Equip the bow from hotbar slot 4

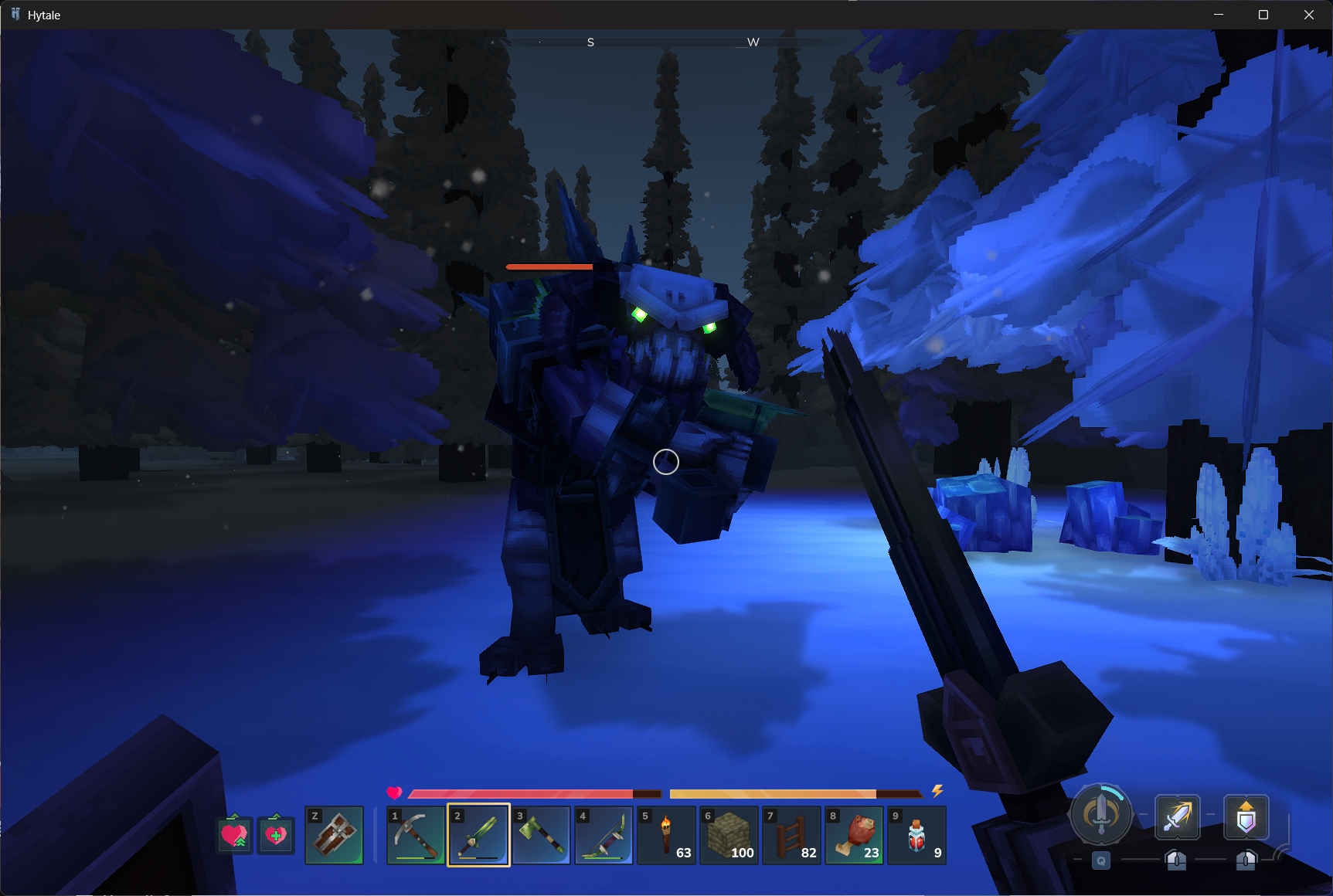pos(604,835)
